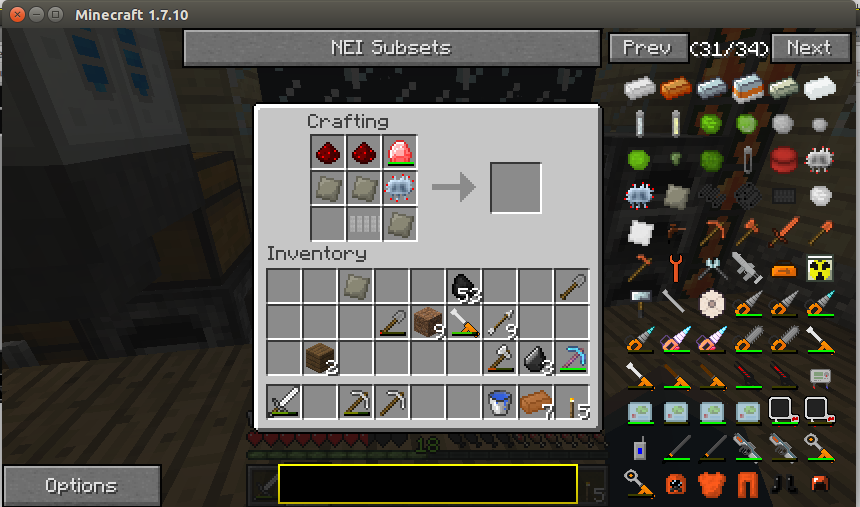Select the stack of 7 bricks
The width and height of the screenshot is (860, 507).
(x=536, y=402)
